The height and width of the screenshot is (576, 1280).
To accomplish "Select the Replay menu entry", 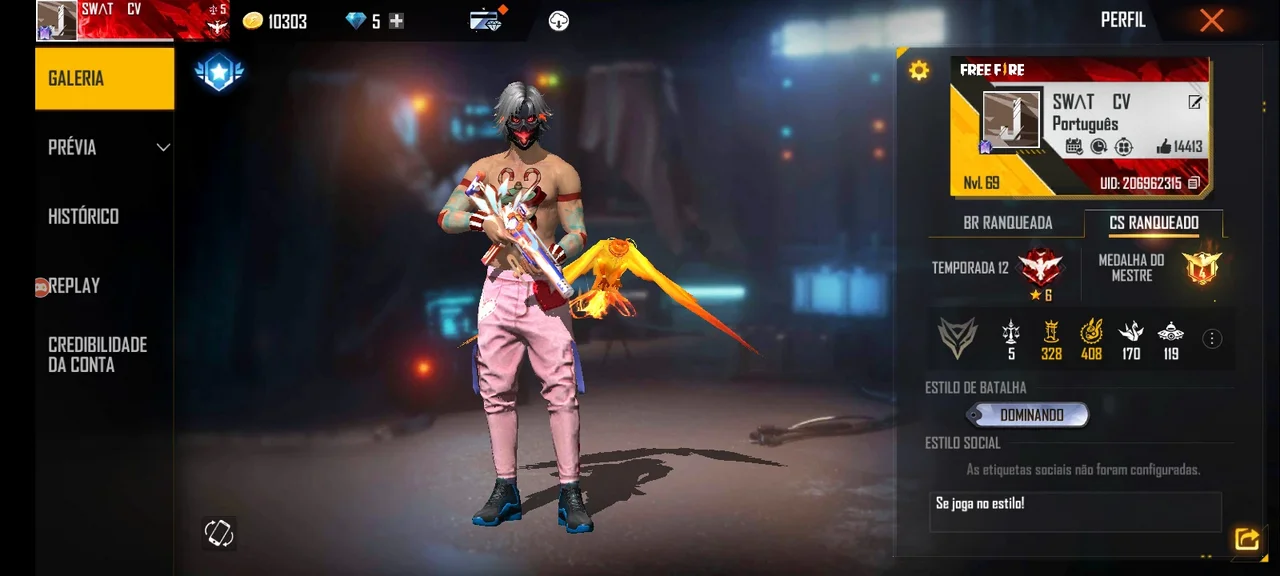I will click(x=74, y=286).
